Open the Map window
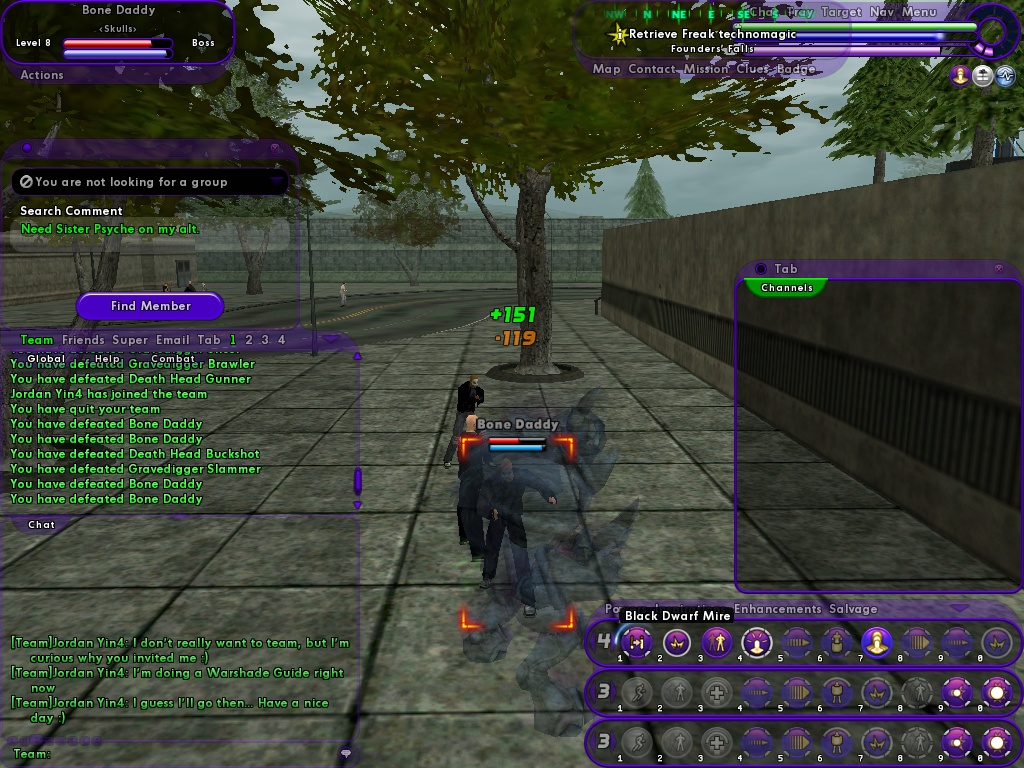The width and height of the screenshot is (1024, 768). pyautogui.click(x=606, y=69)
